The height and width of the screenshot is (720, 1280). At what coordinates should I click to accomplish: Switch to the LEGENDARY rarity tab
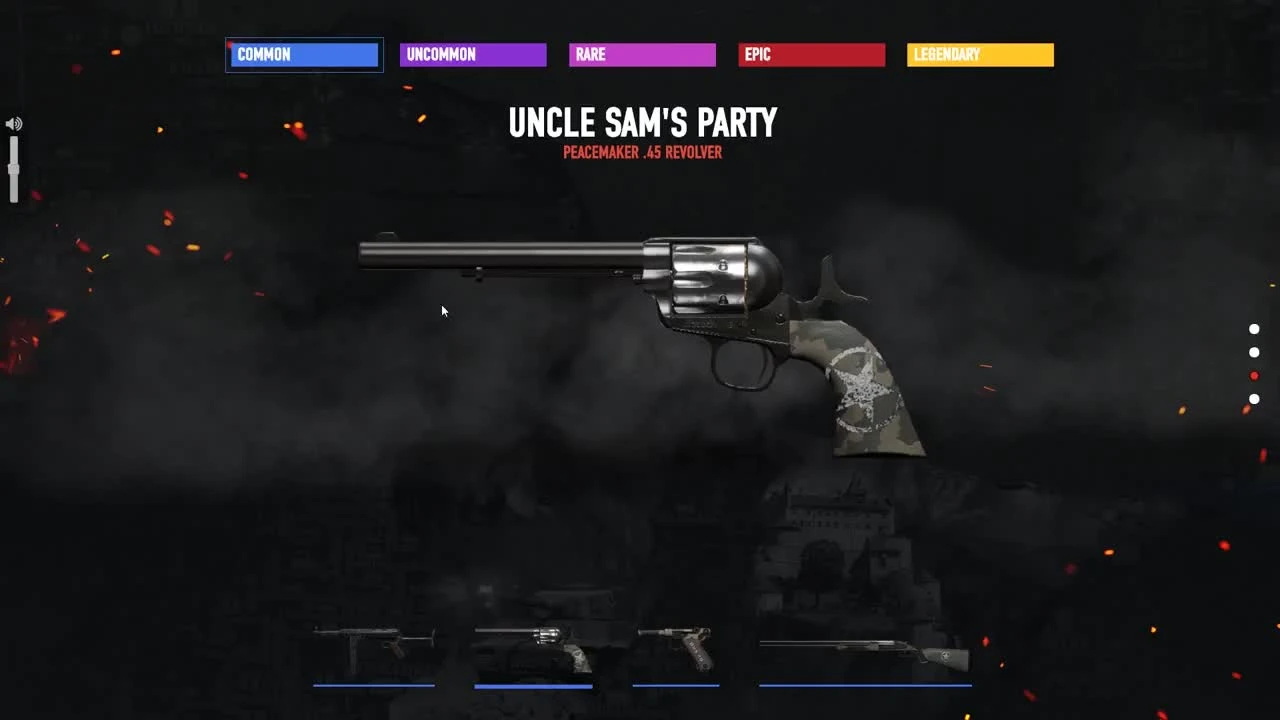[x=980, y=54]
